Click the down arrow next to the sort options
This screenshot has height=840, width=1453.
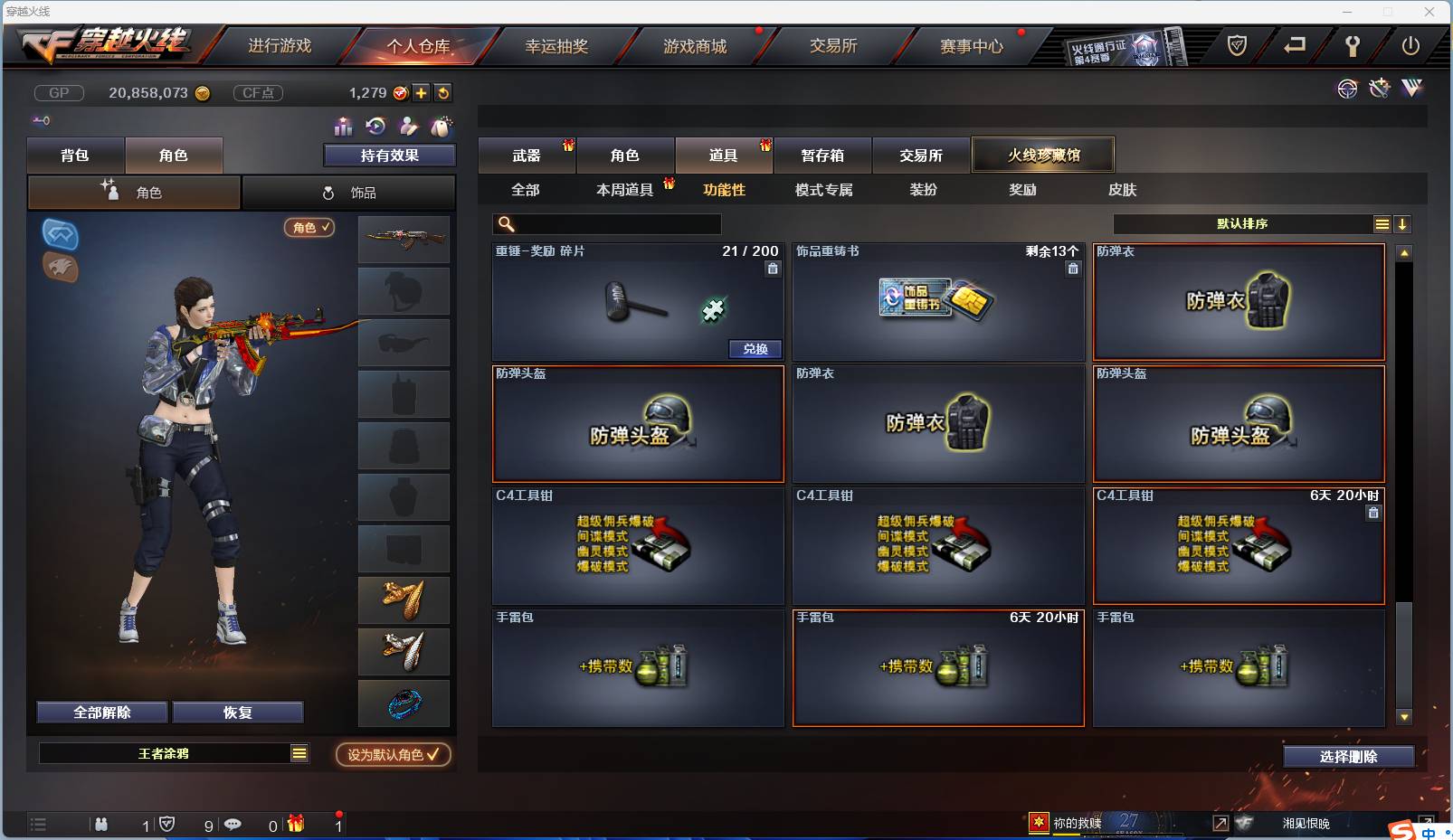click(x=1403, y=223)
